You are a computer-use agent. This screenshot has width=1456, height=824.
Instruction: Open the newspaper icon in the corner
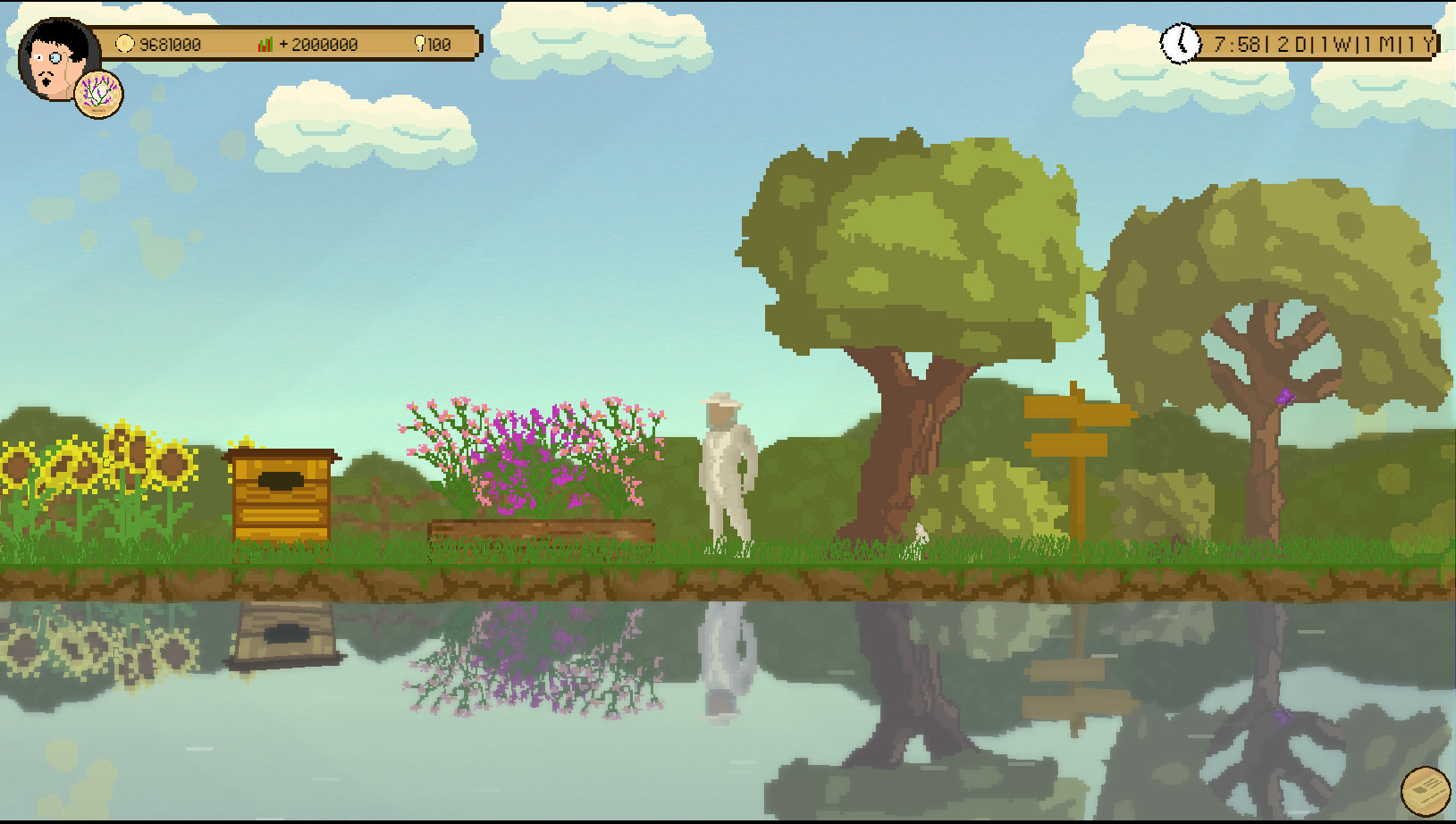1425,790
